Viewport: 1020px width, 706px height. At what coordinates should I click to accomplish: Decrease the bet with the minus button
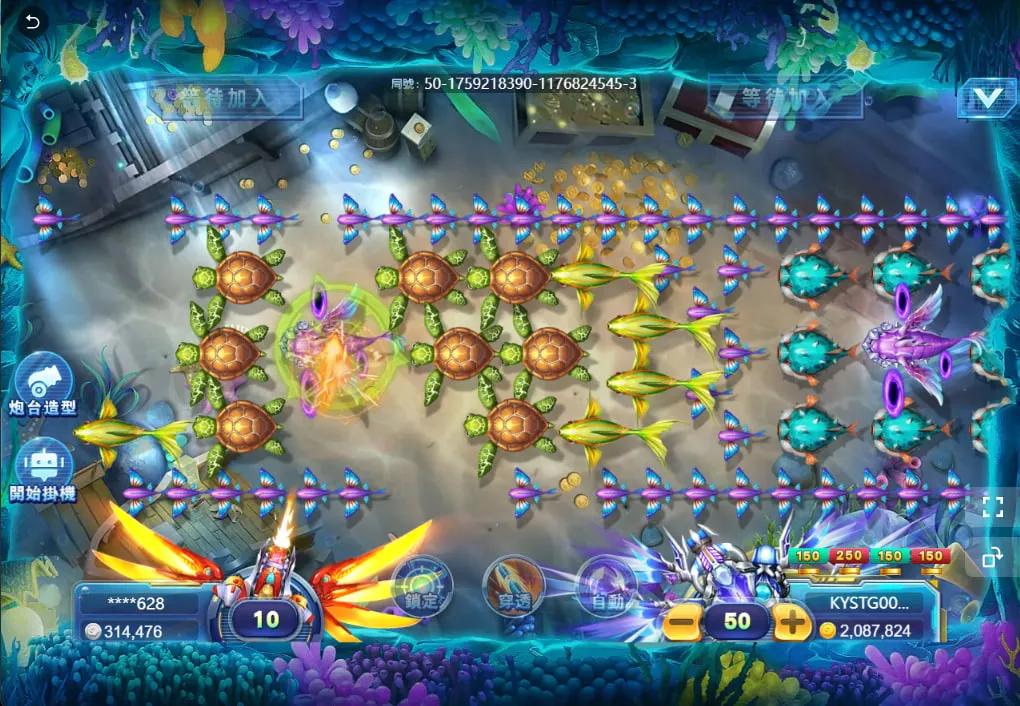680,622
